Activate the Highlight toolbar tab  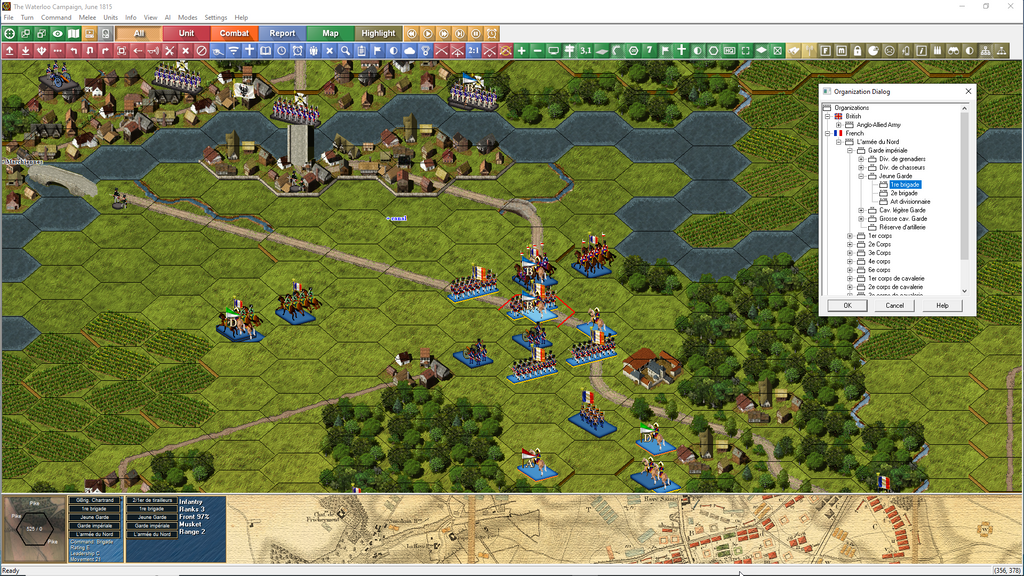tap(378, 33)
